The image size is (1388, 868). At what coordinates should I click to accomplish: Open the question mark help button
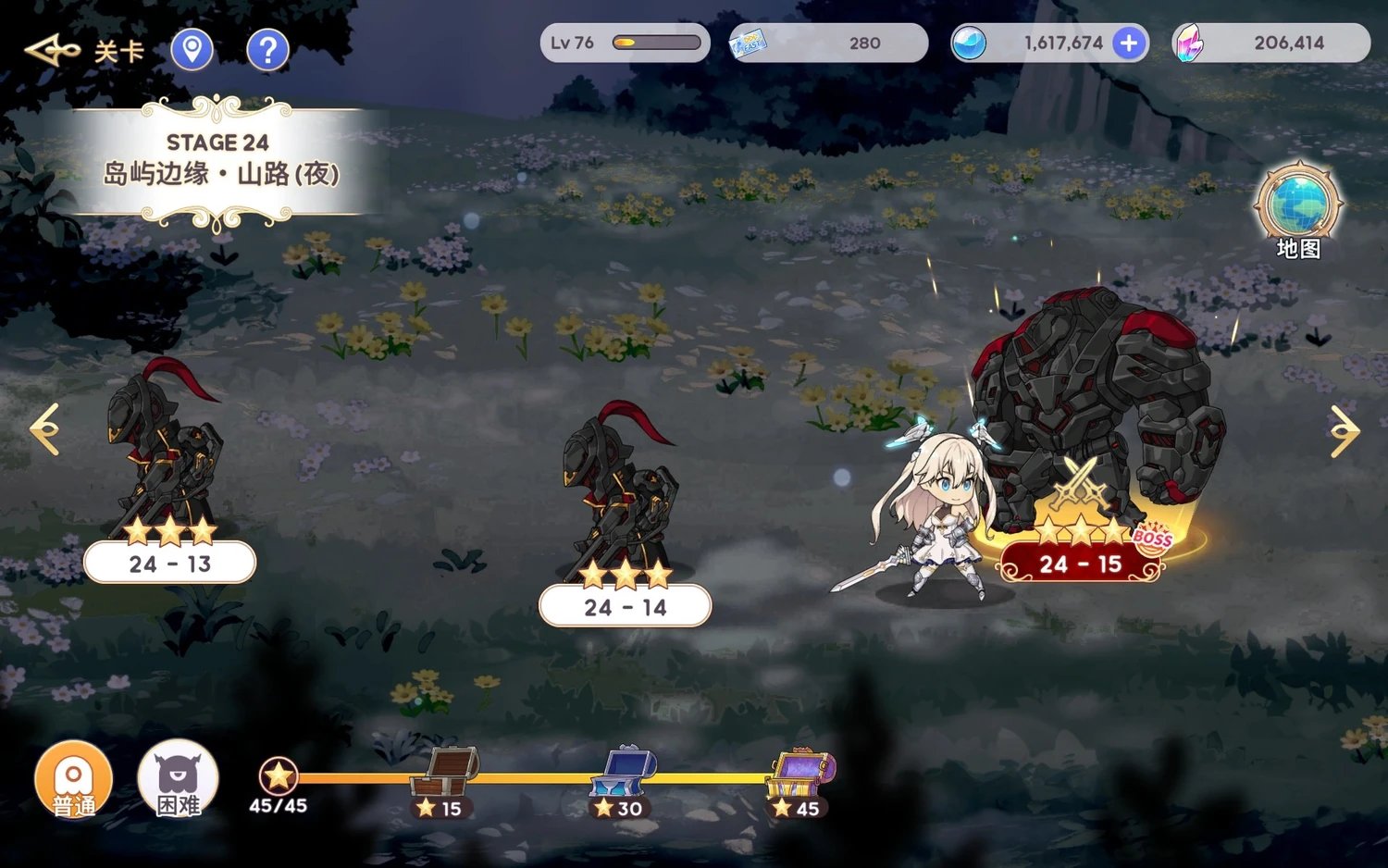point(267,49)
